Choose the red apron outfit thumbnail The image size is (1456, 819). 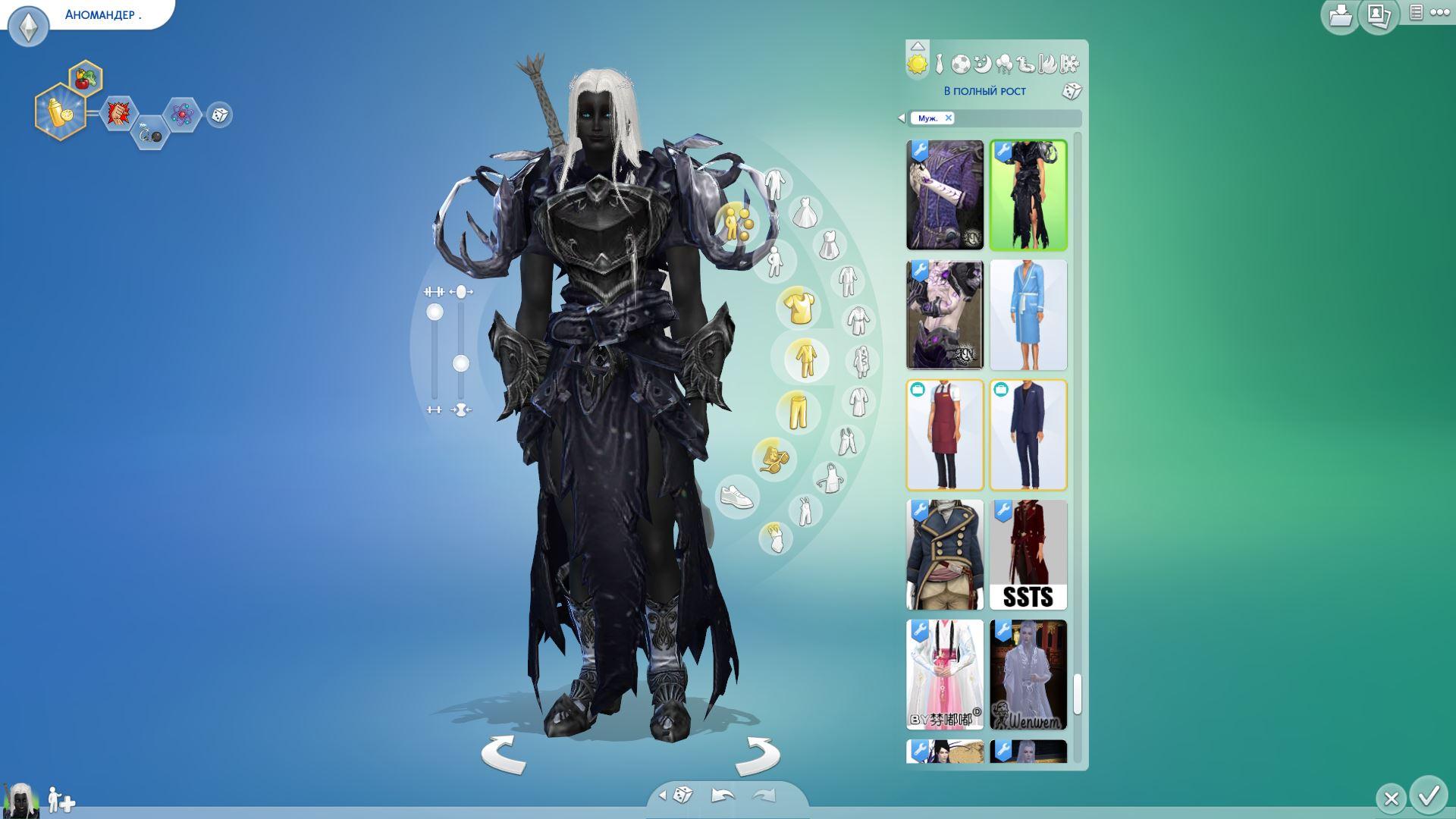(x=944, y=435)
